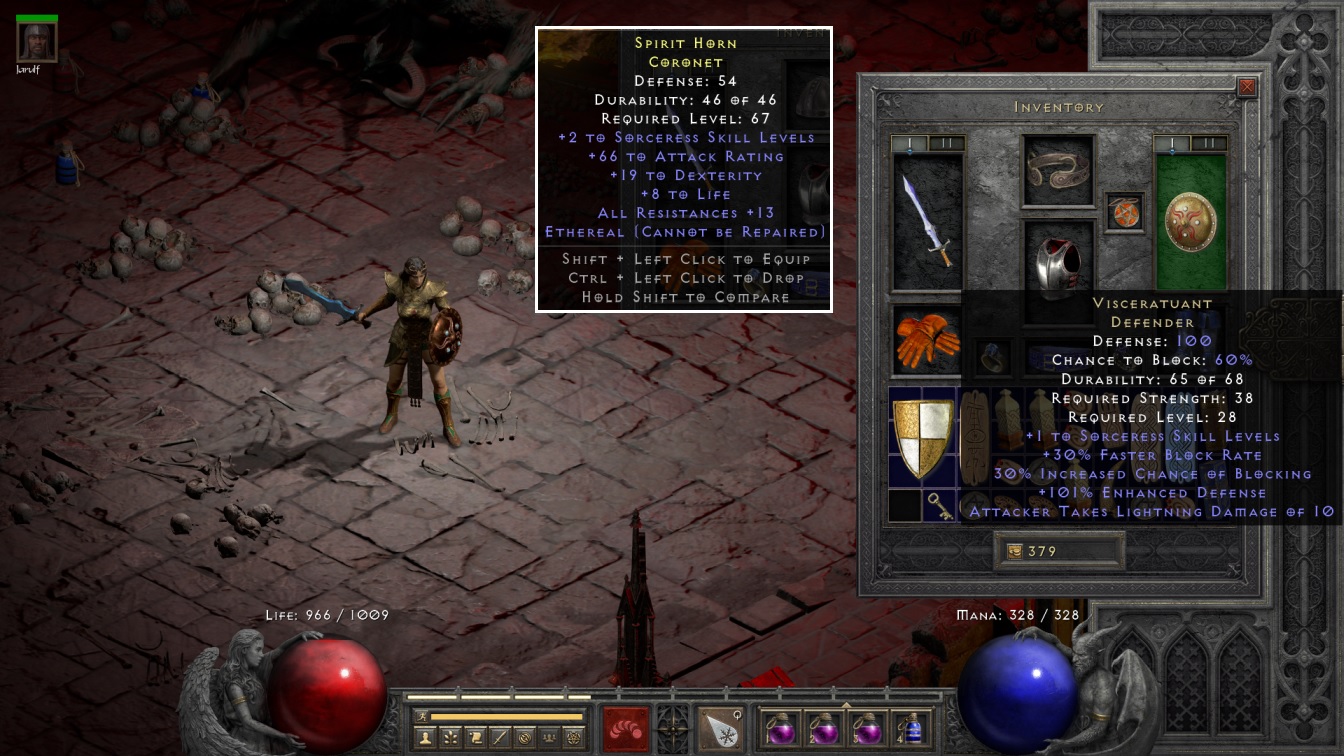
Task: Switch to weapon set II above the sword
Action: (946, 143)
